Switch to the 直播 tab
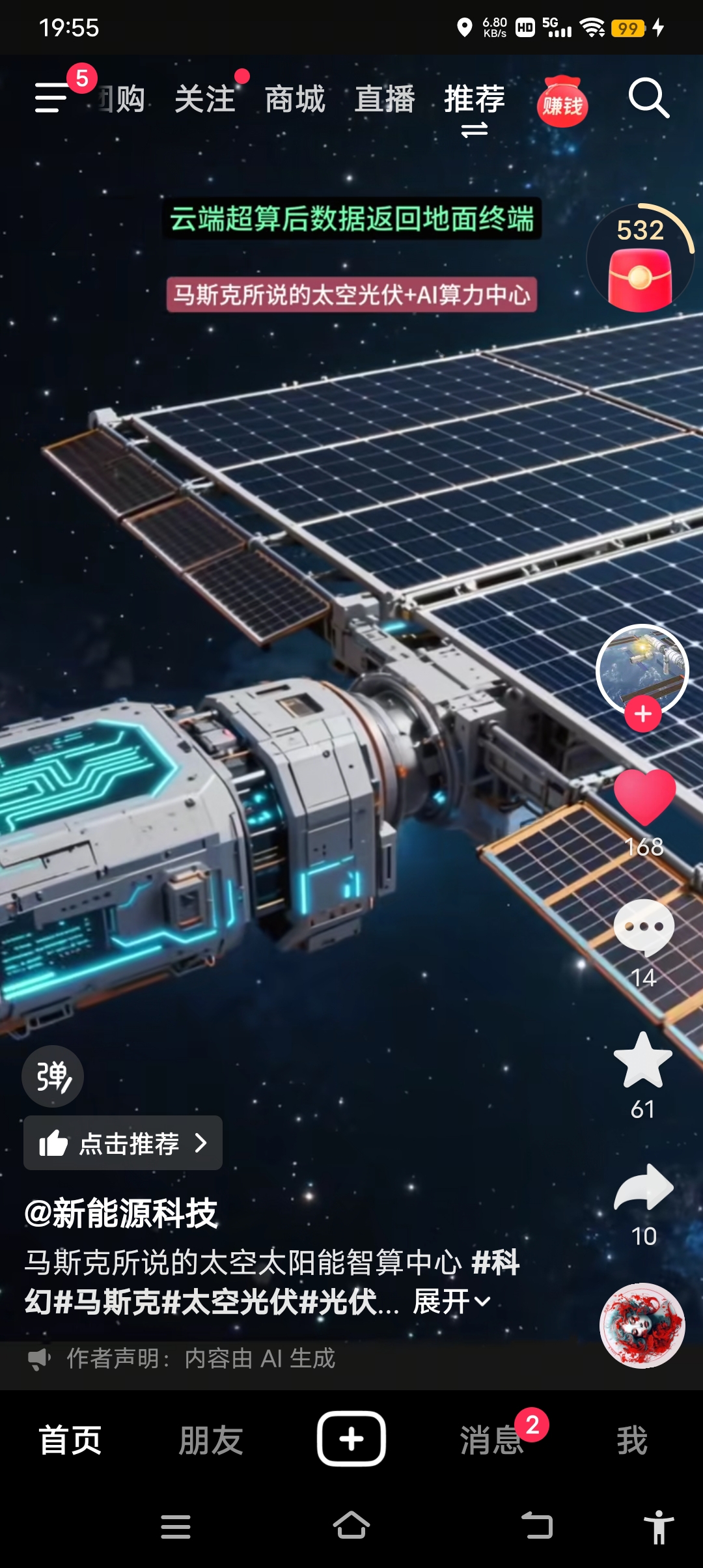Screen dimensions: 703x1568 [385, 100]
